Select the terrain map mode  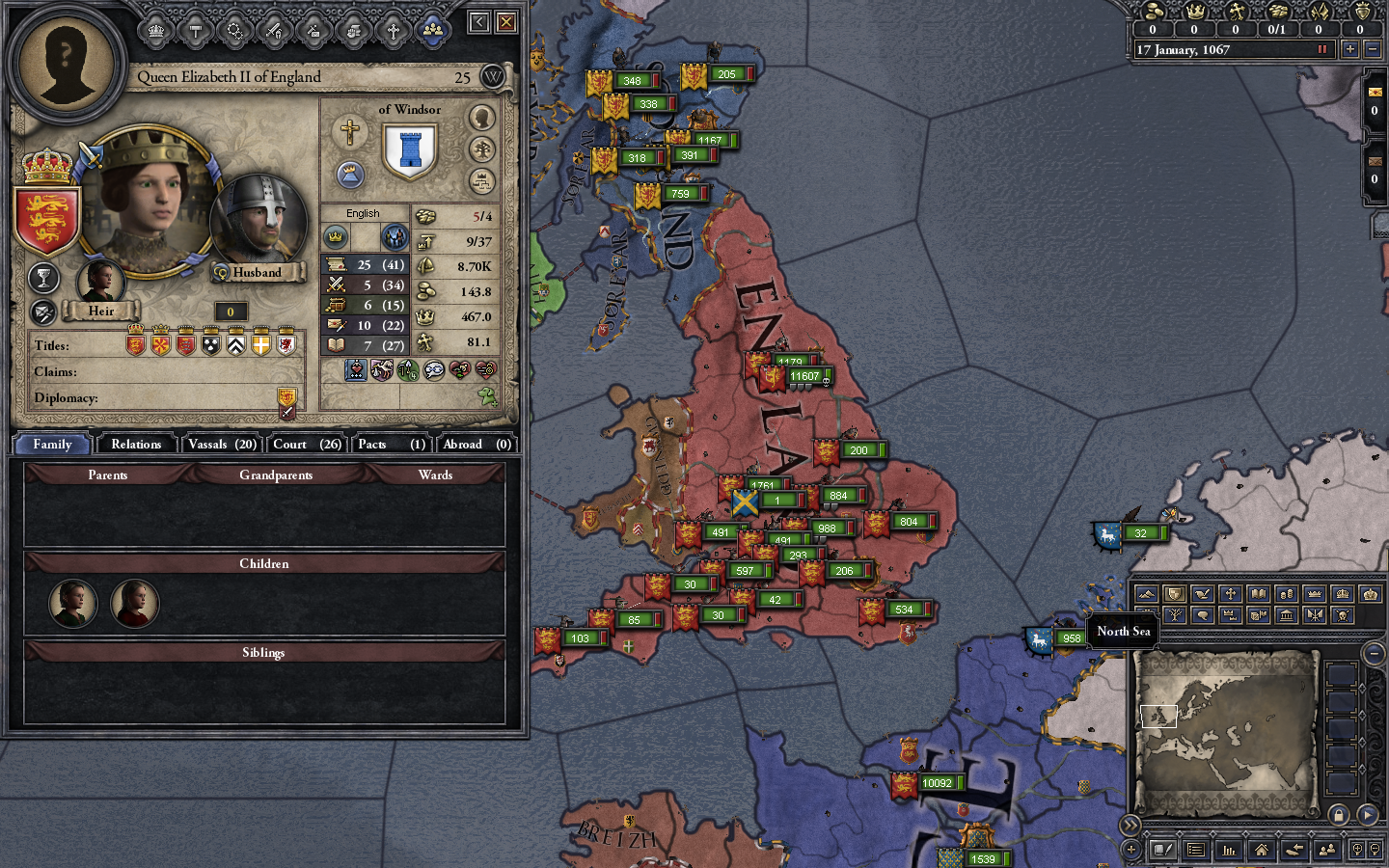pos(1148,593)
